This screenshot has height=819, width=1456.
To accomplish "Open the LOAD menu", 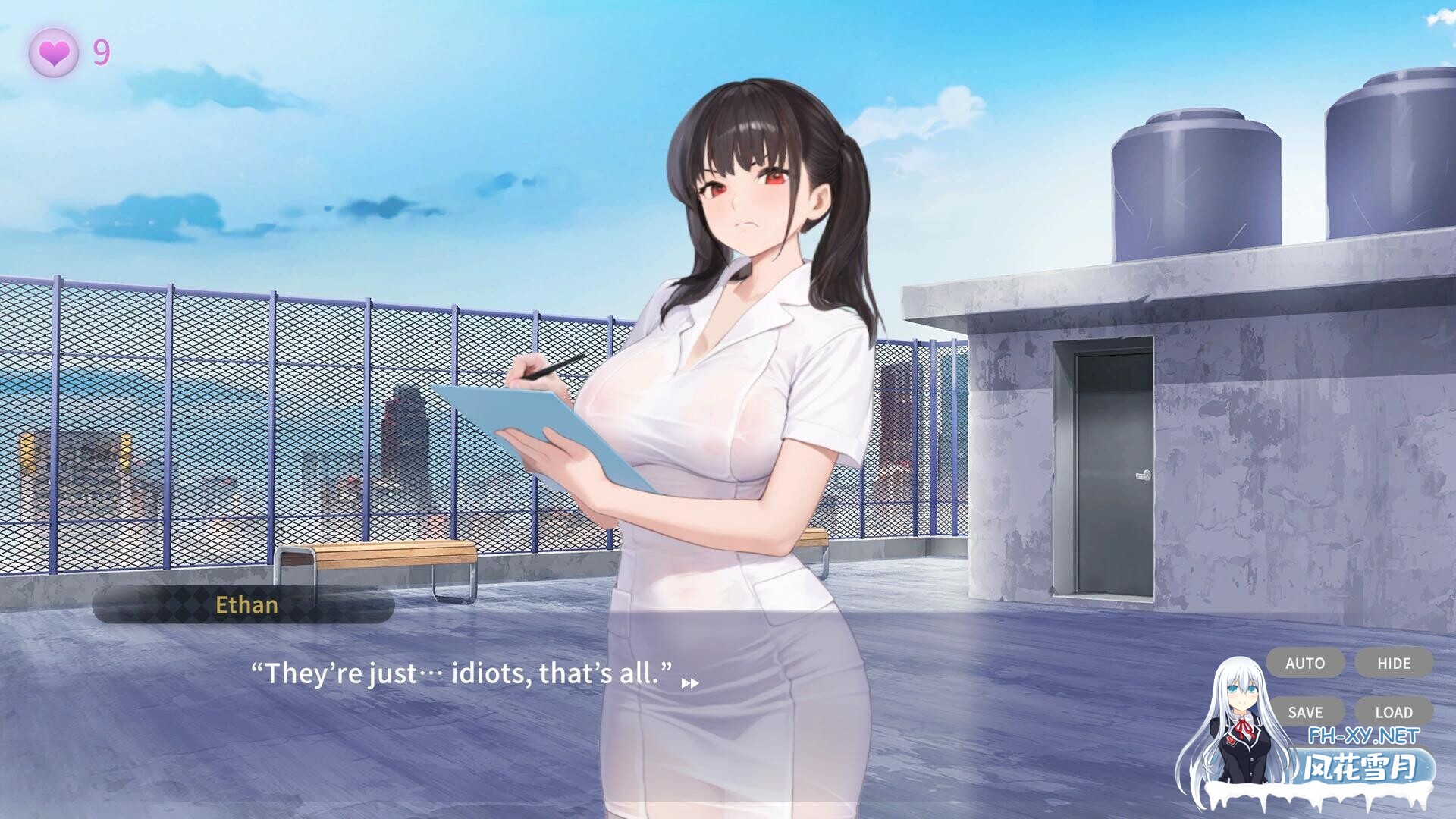I will tap(1394, 712).
